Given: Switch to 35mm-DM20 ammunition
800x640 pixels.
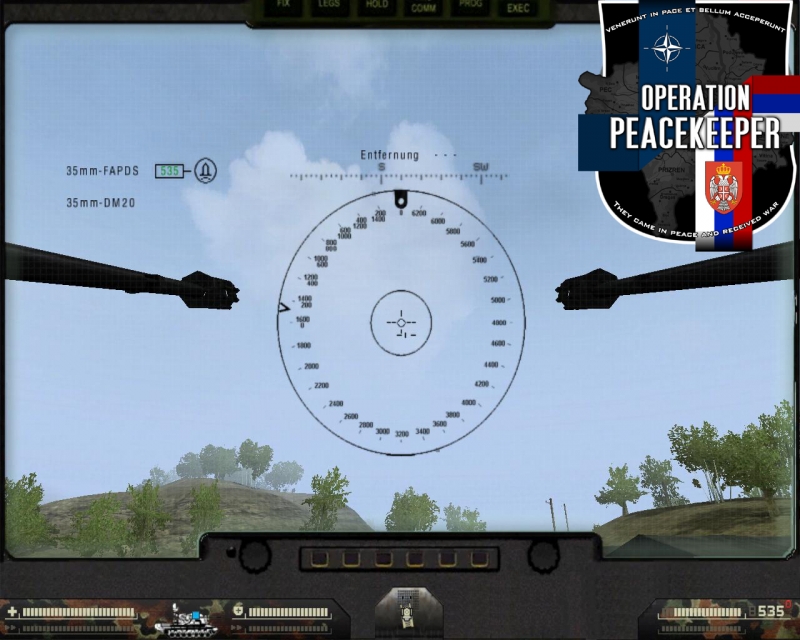Looking at the screenshot, I should click(101, 202).
